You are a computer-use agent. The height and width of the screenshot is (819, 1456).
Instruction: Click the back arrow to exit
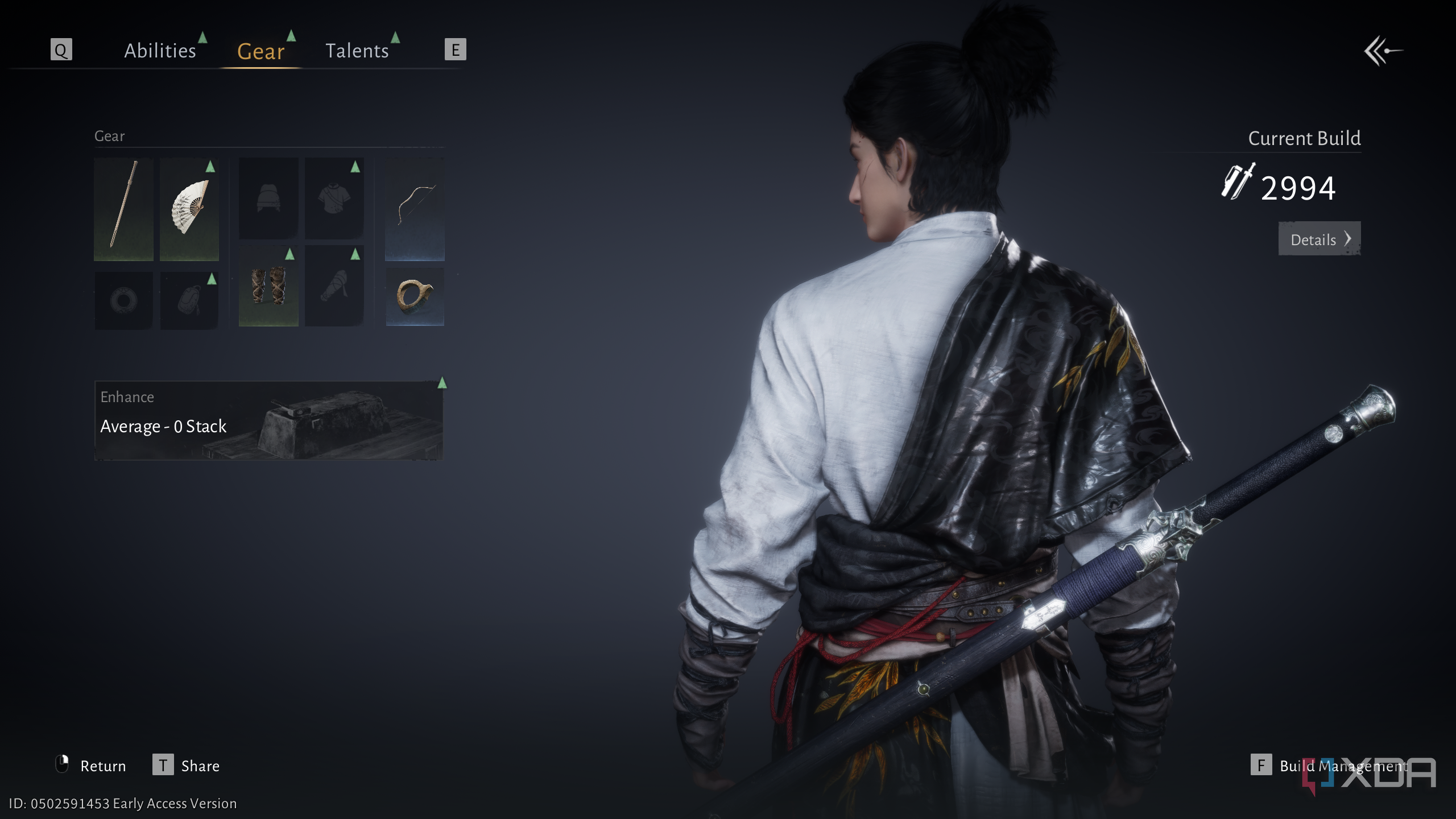pos(1383,51)
